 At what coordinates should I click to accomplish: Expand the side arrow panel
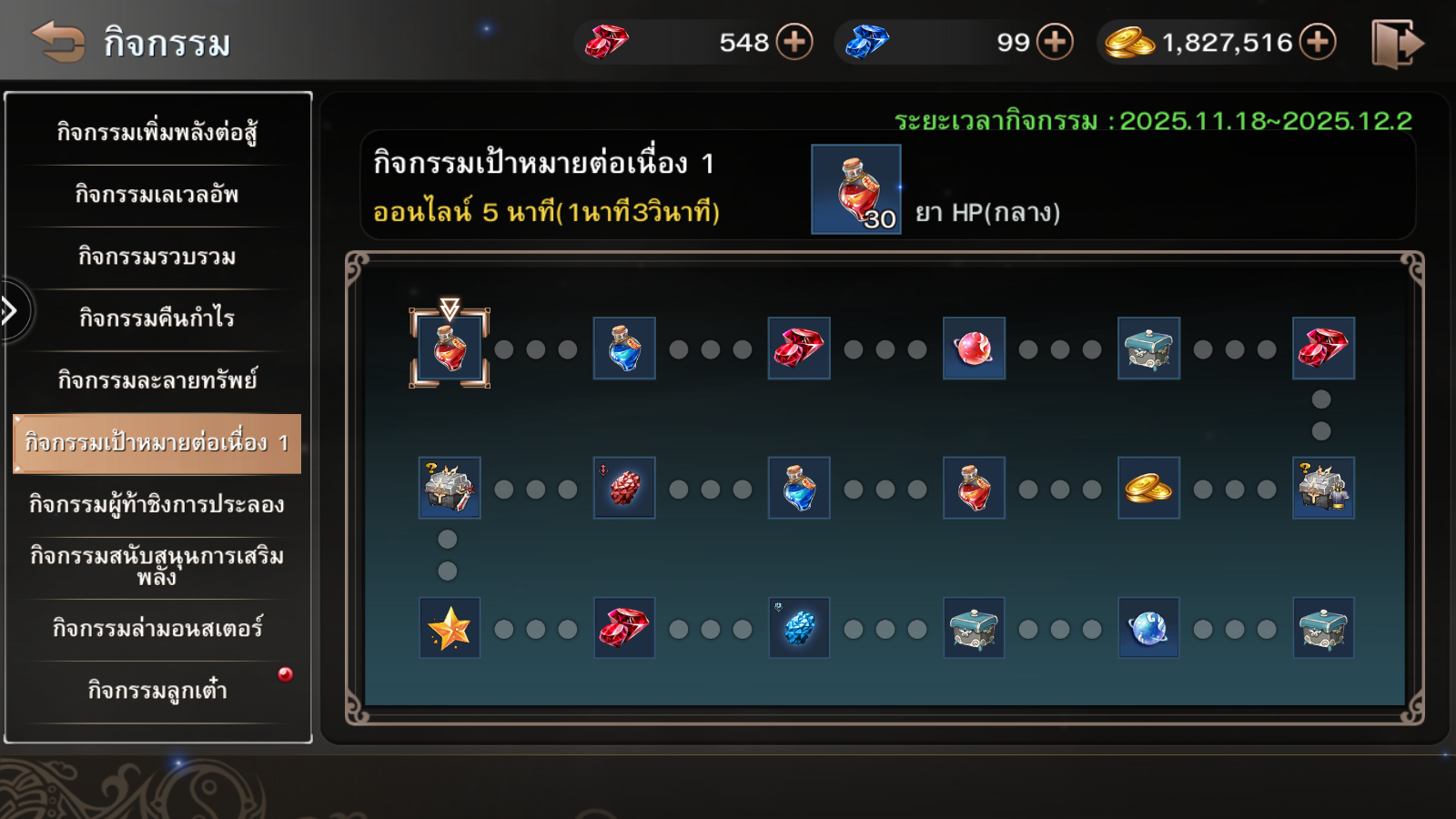pos(11,311)
